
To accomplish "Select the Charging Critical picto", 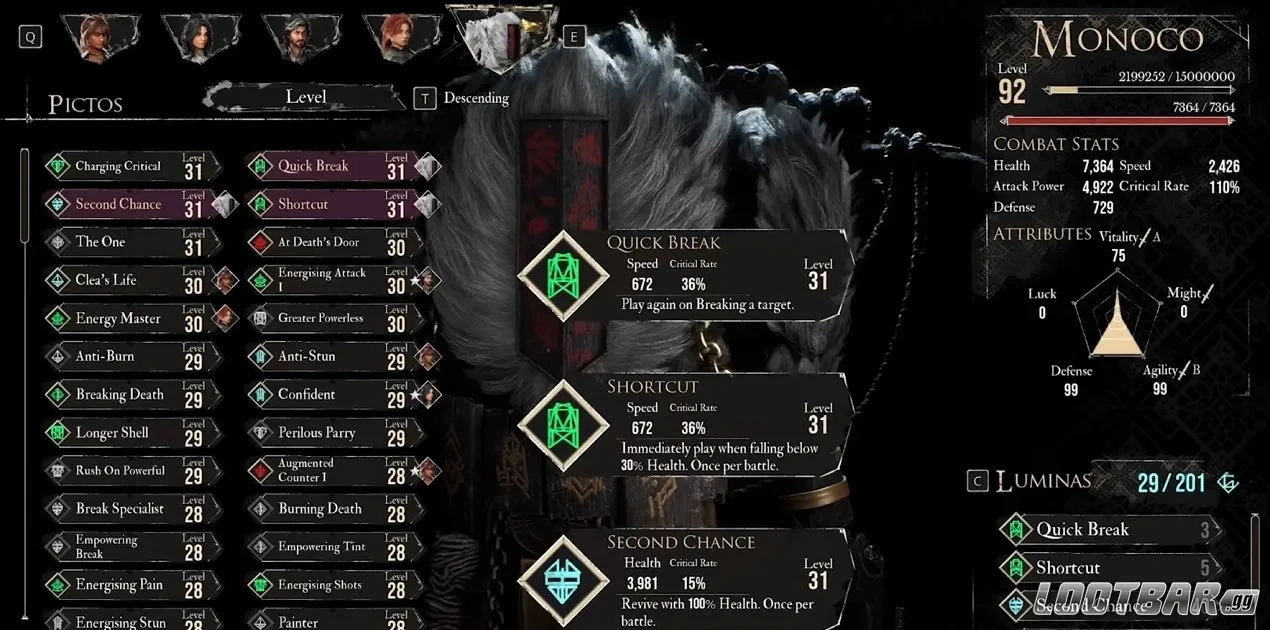I will (118, 167).
